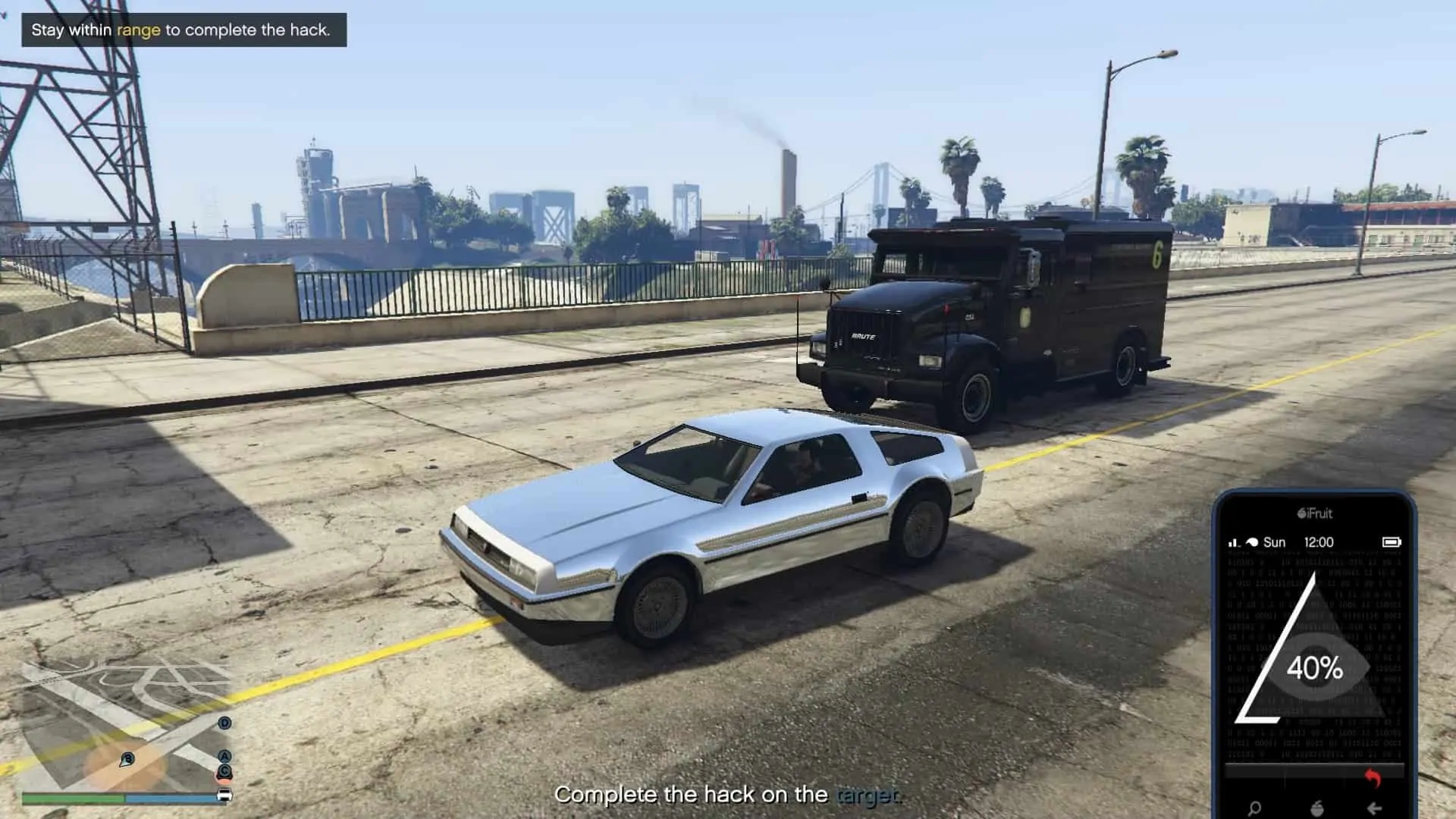
Task: Click the iFruit logo at the top of phone
Action: [1315, 513]
